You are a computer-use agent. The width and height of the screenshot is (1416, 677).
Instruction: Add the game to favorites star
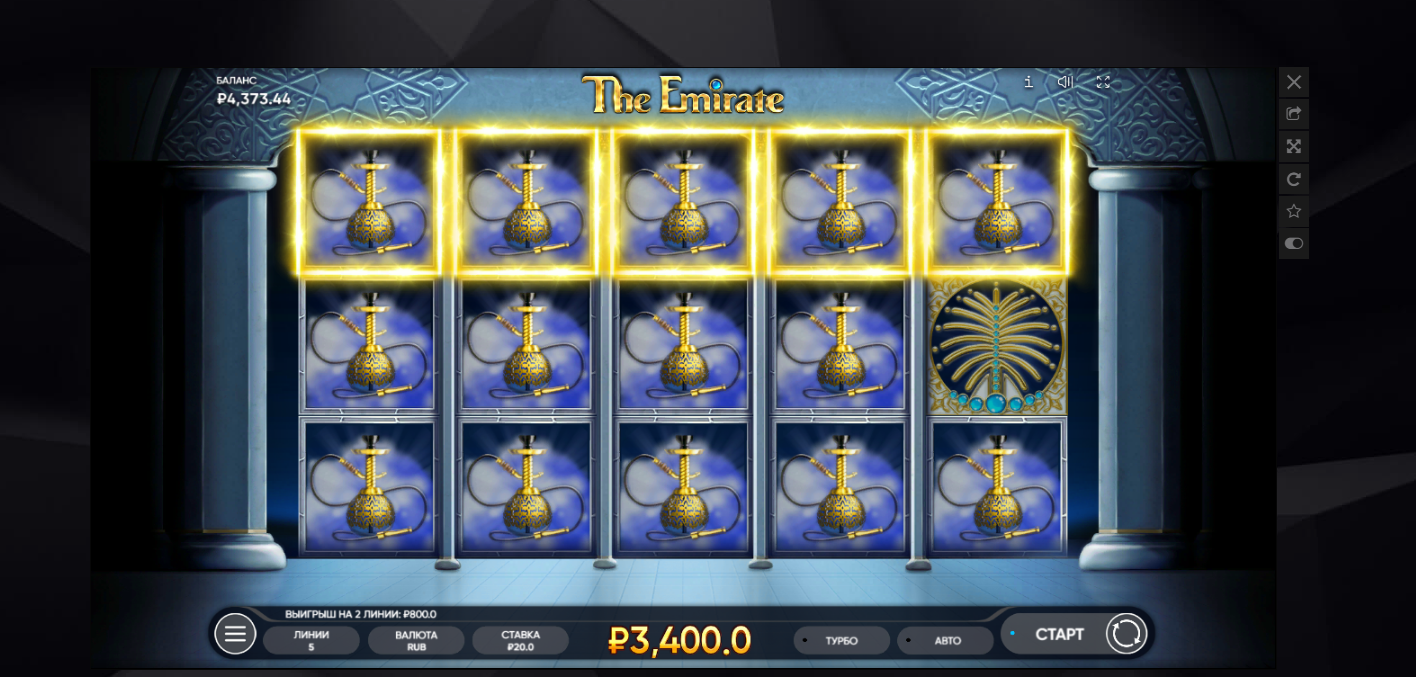pyautogui.click(x=1294, y=211)
